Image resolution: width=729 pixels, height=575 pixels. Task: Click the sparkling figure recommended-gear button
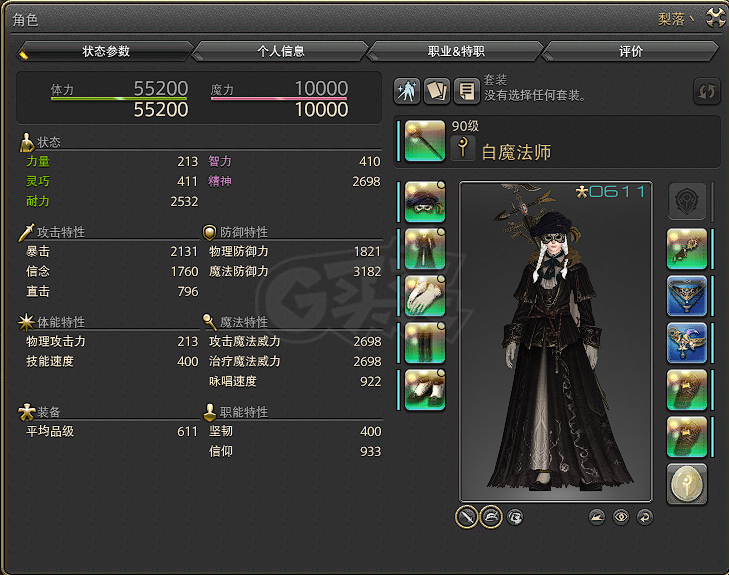[408, 91]
